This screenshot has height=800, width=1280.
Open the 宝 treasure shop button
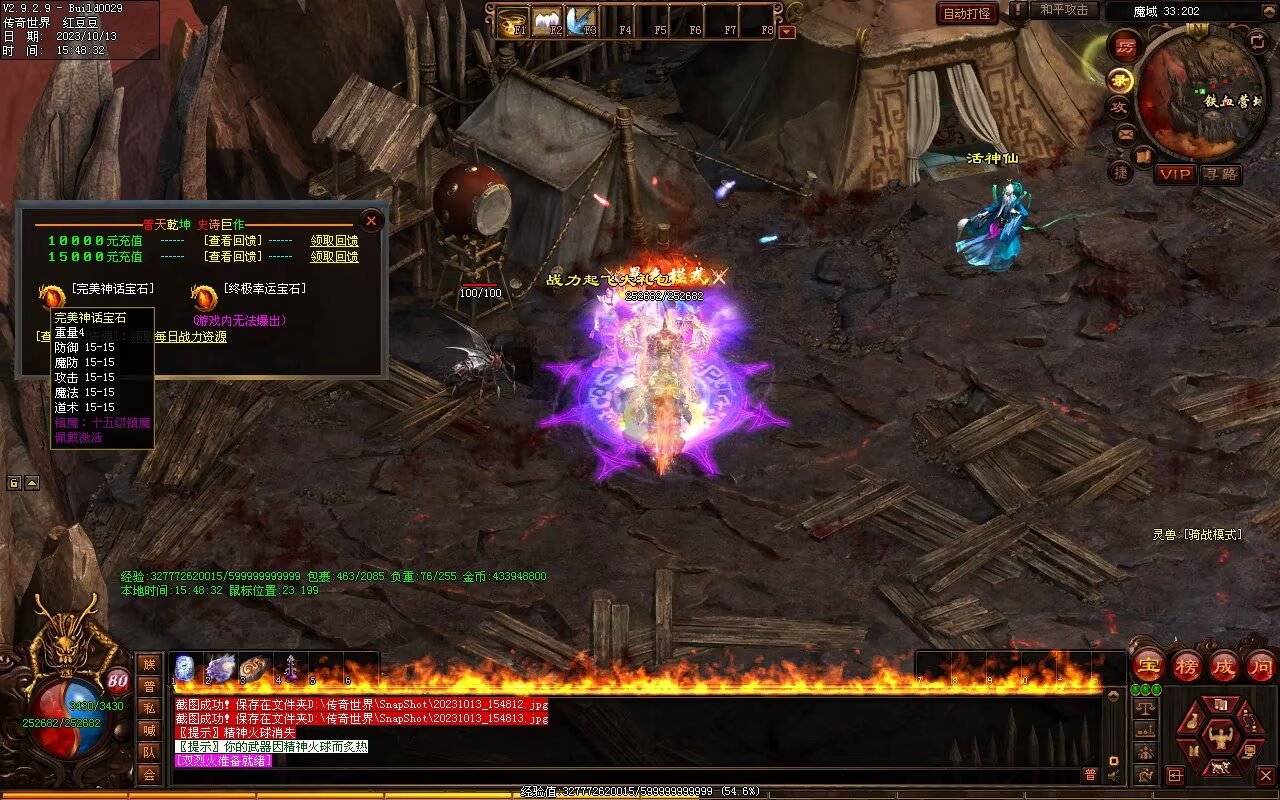[x=1148, y=665]
